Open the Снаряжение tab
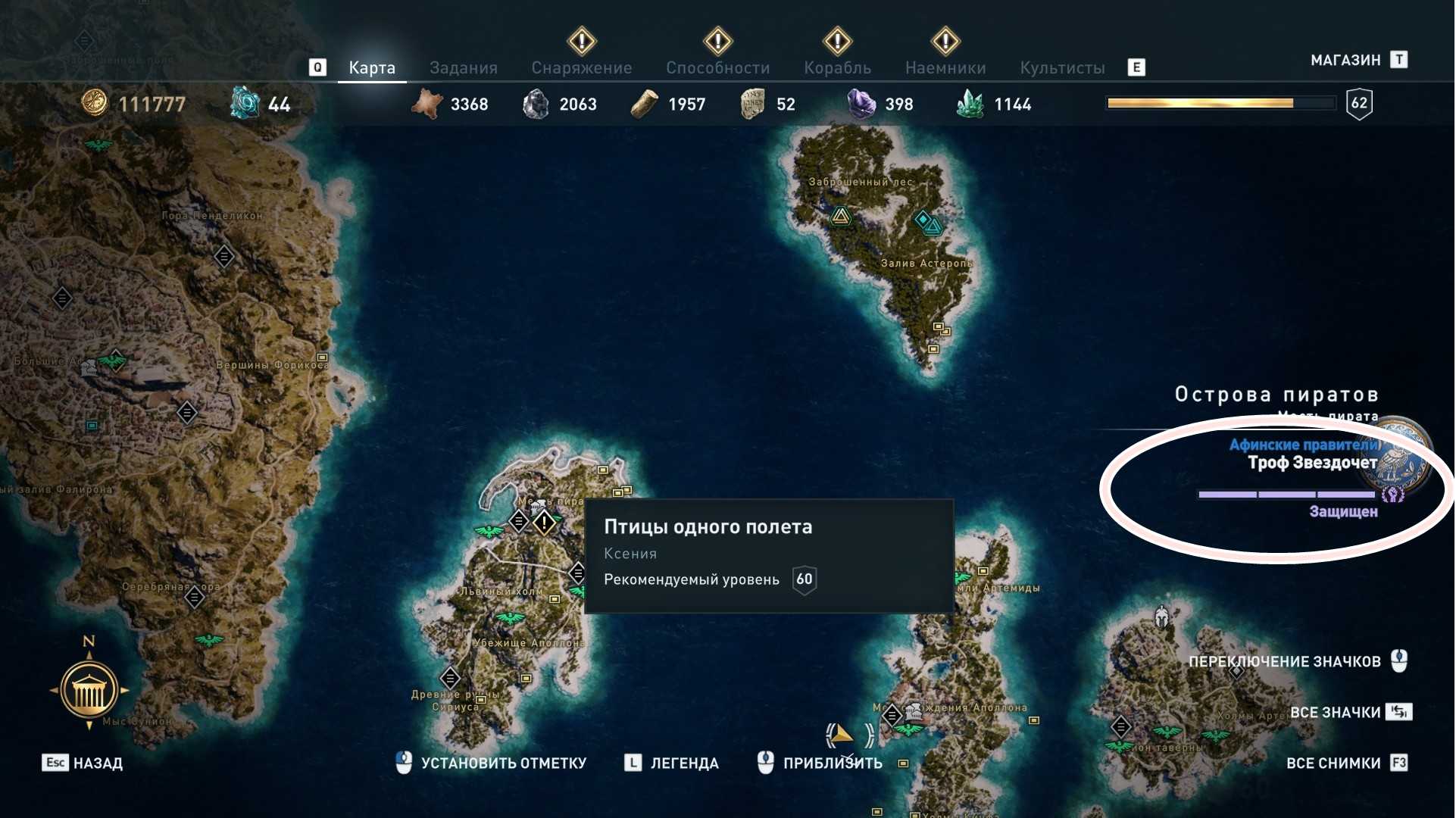The image size is (1456, 818). pyautogui.click(x=581, y=68)
